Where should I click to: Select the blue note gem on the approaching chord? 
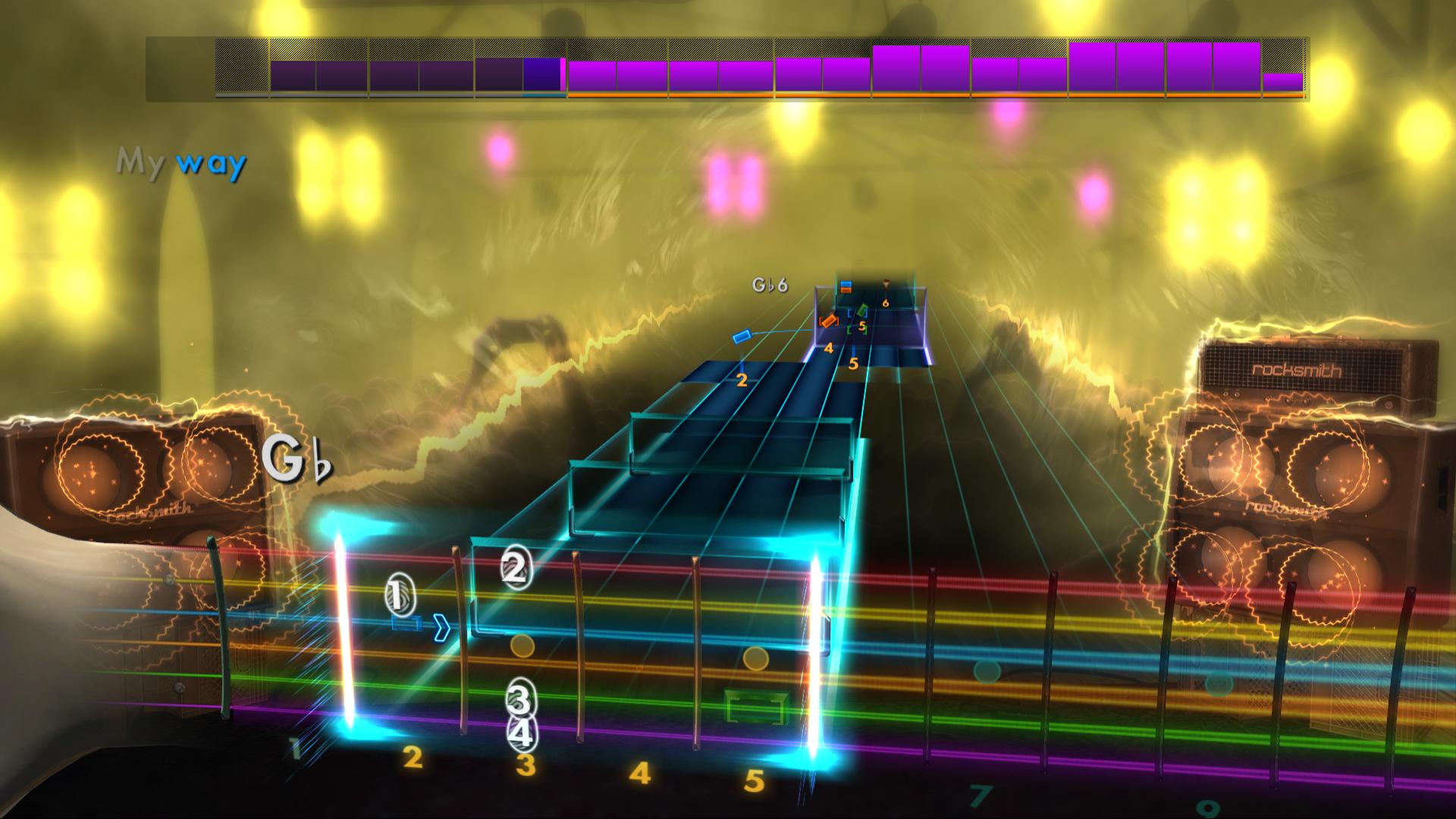[x=846, y=283]
